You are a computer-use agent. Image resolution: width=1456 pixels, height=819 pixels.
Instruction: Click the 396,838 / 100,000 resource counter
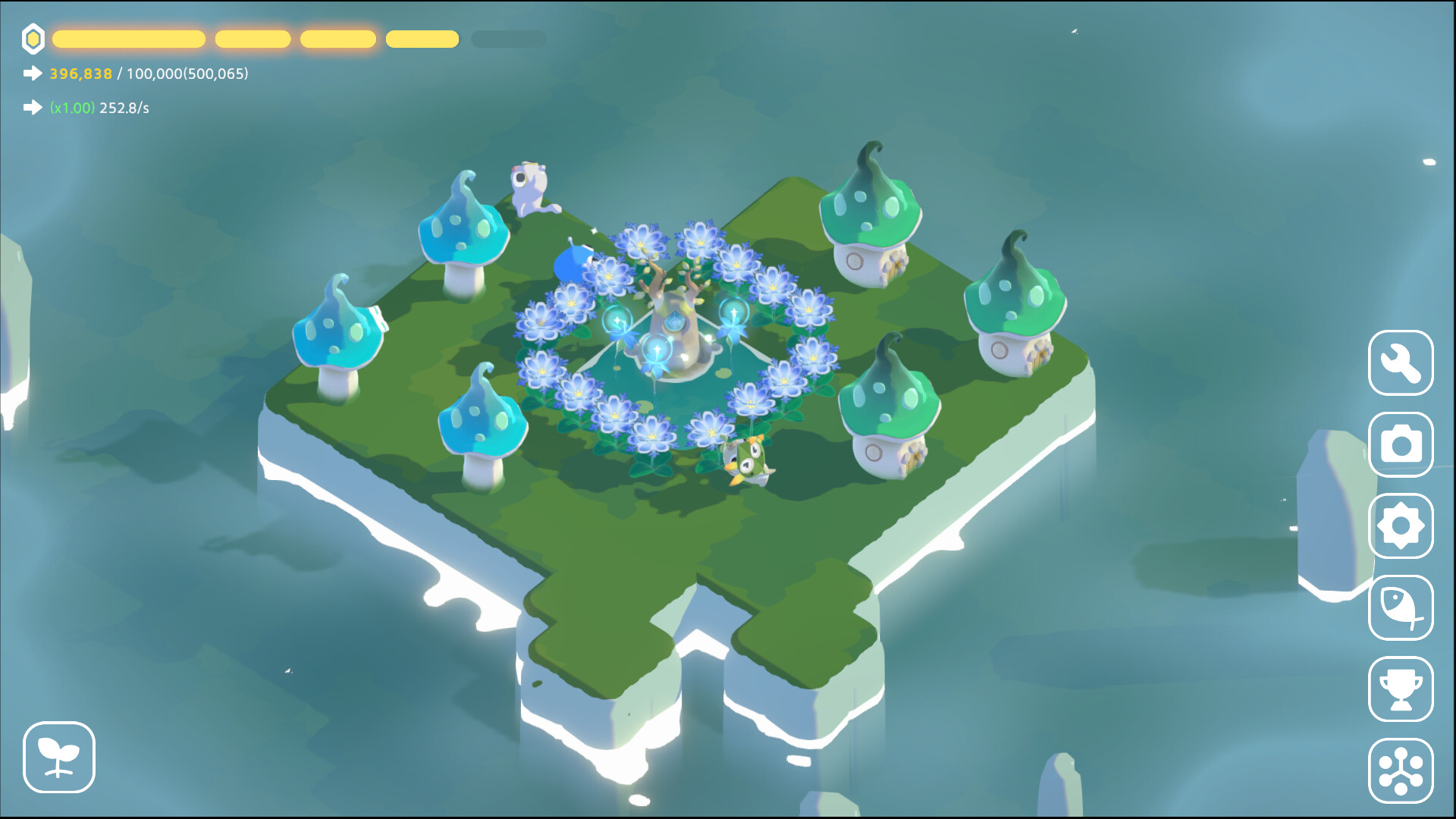pyautogui.click(x=148, y=75)
